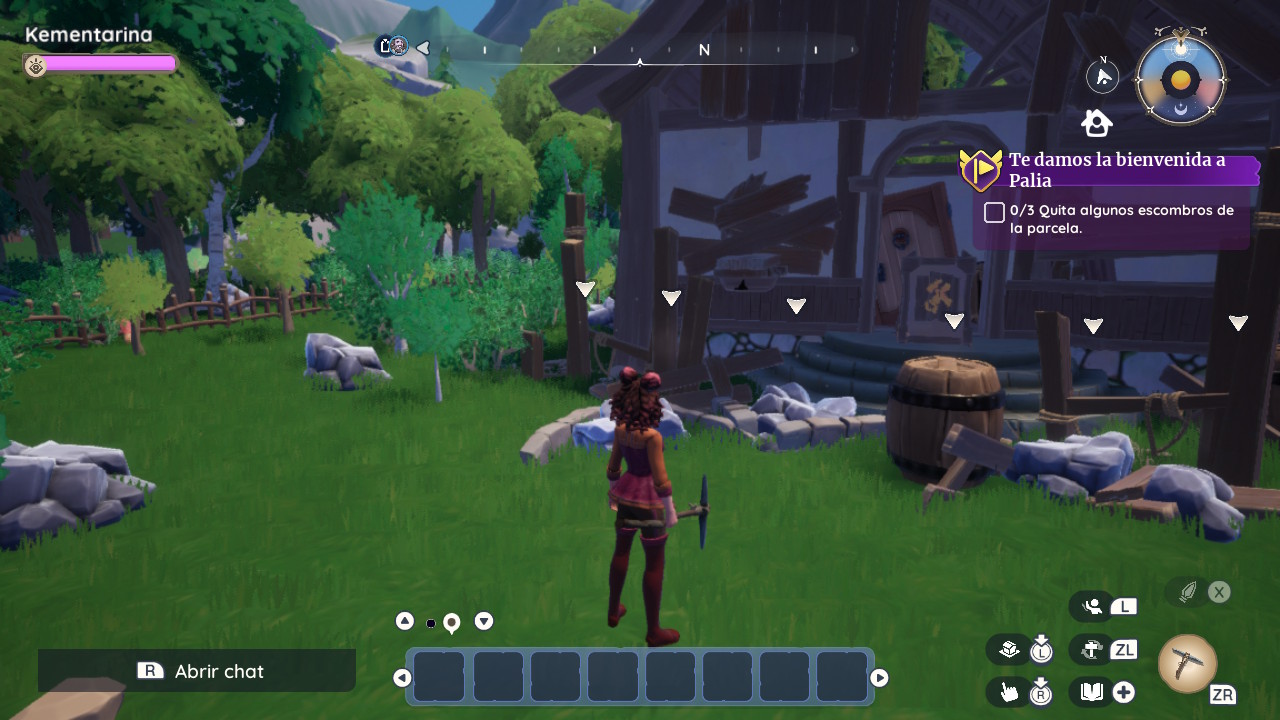1280x720 pixels.
Task: Select the equipped pickaxe tool icon
Action: coord(1187,664)
